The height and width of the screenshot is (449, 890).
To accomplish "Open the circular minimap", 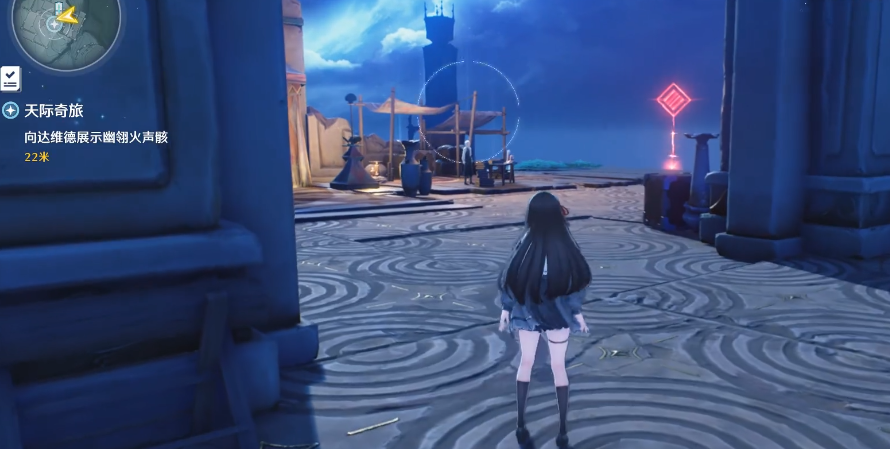I will point(66,26).
